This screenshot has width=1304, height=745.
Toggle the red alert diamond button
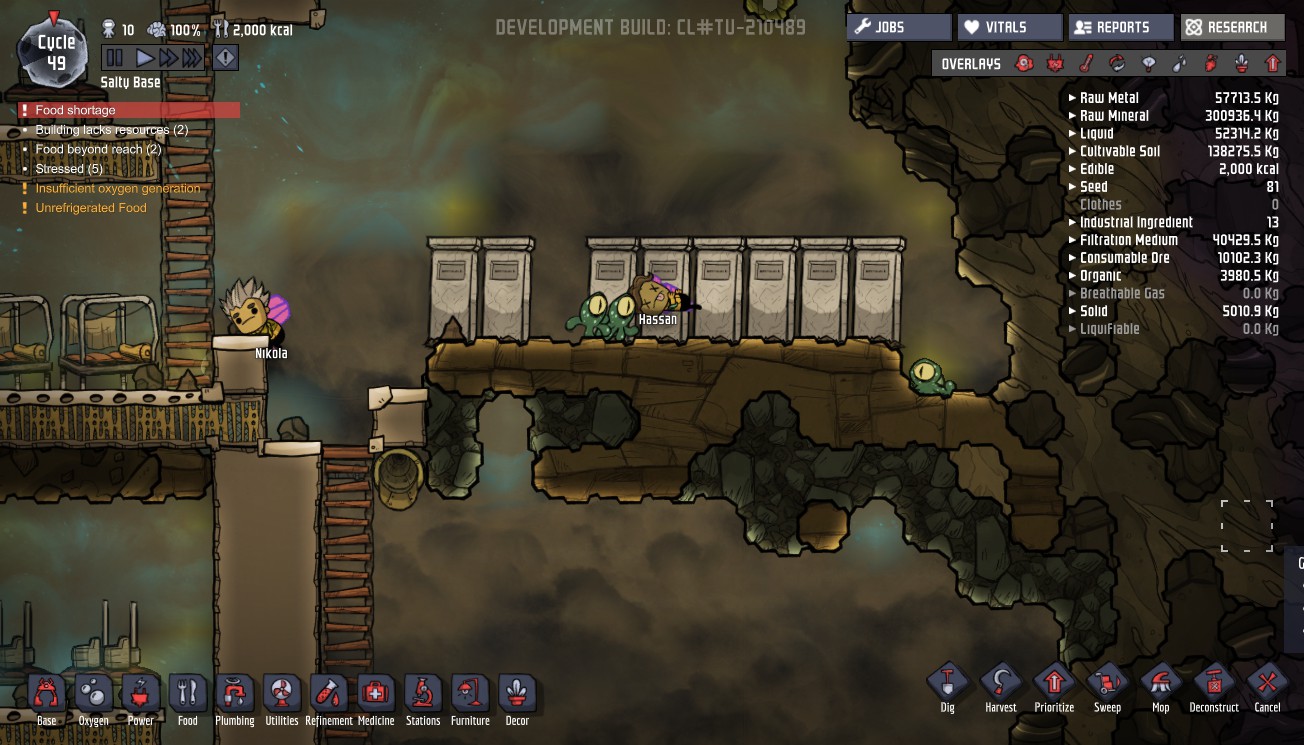pos(226,58)
